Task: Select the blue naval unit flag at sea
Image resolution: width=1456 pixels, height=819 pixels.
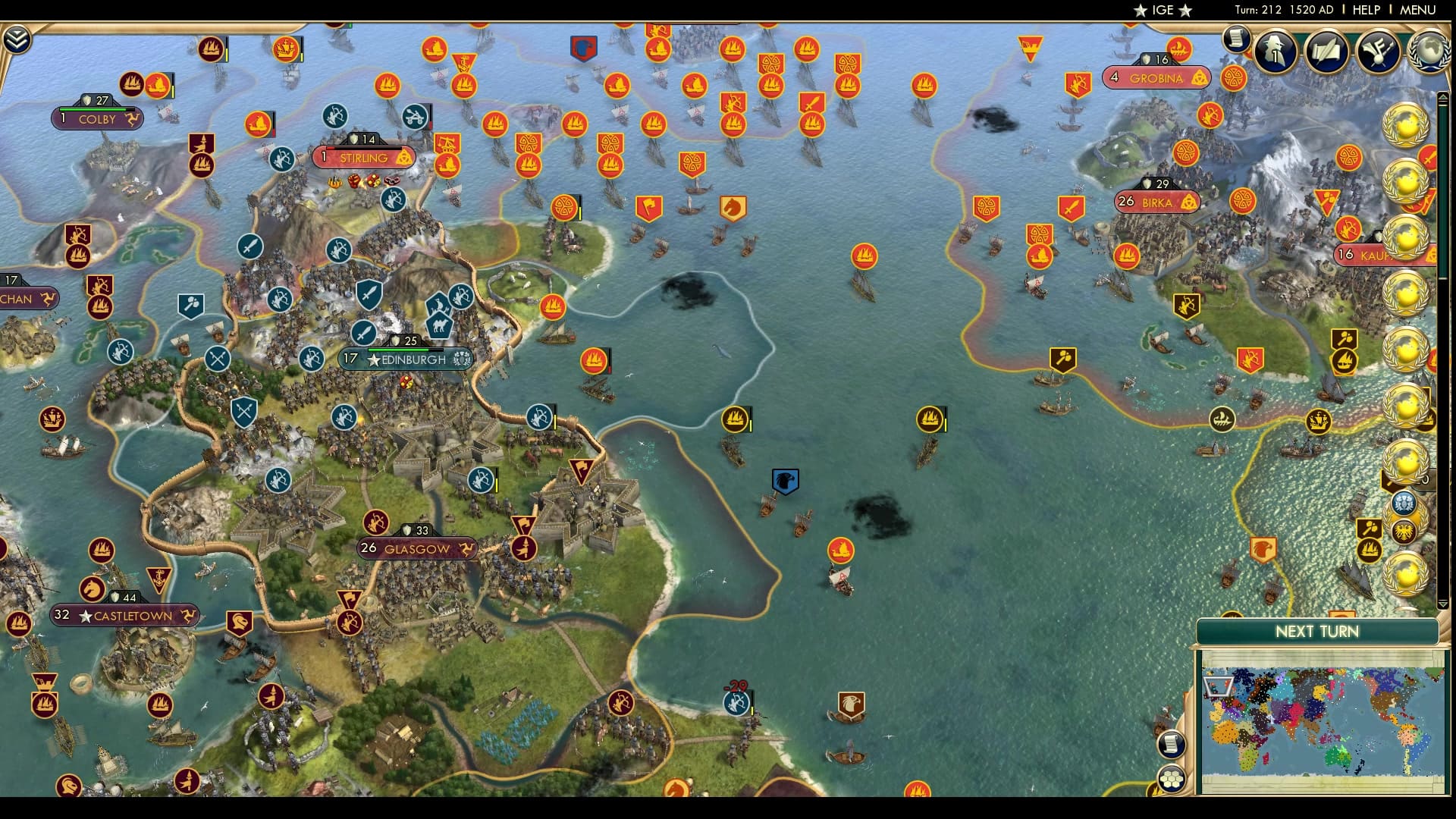Action: point(786,479)
